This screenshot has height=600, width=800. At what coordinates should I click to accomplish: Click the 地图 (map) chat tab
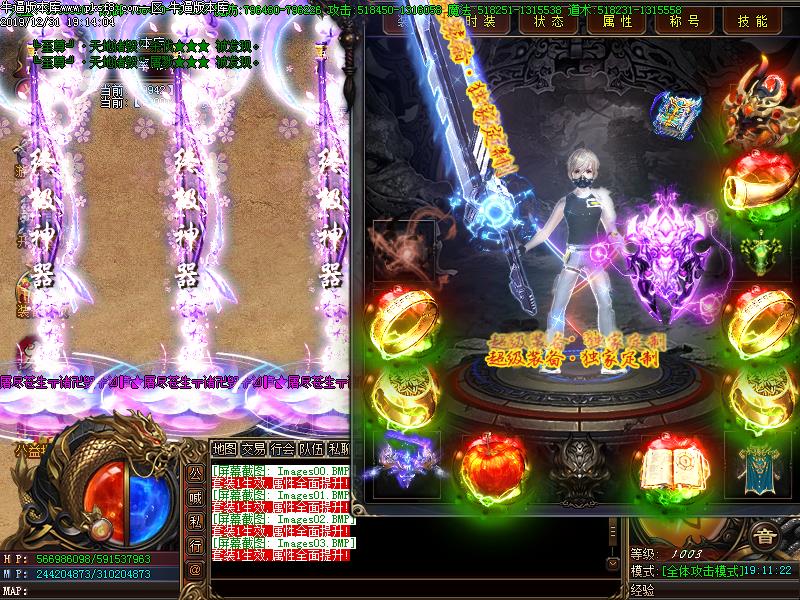click(x=225, y=449)
